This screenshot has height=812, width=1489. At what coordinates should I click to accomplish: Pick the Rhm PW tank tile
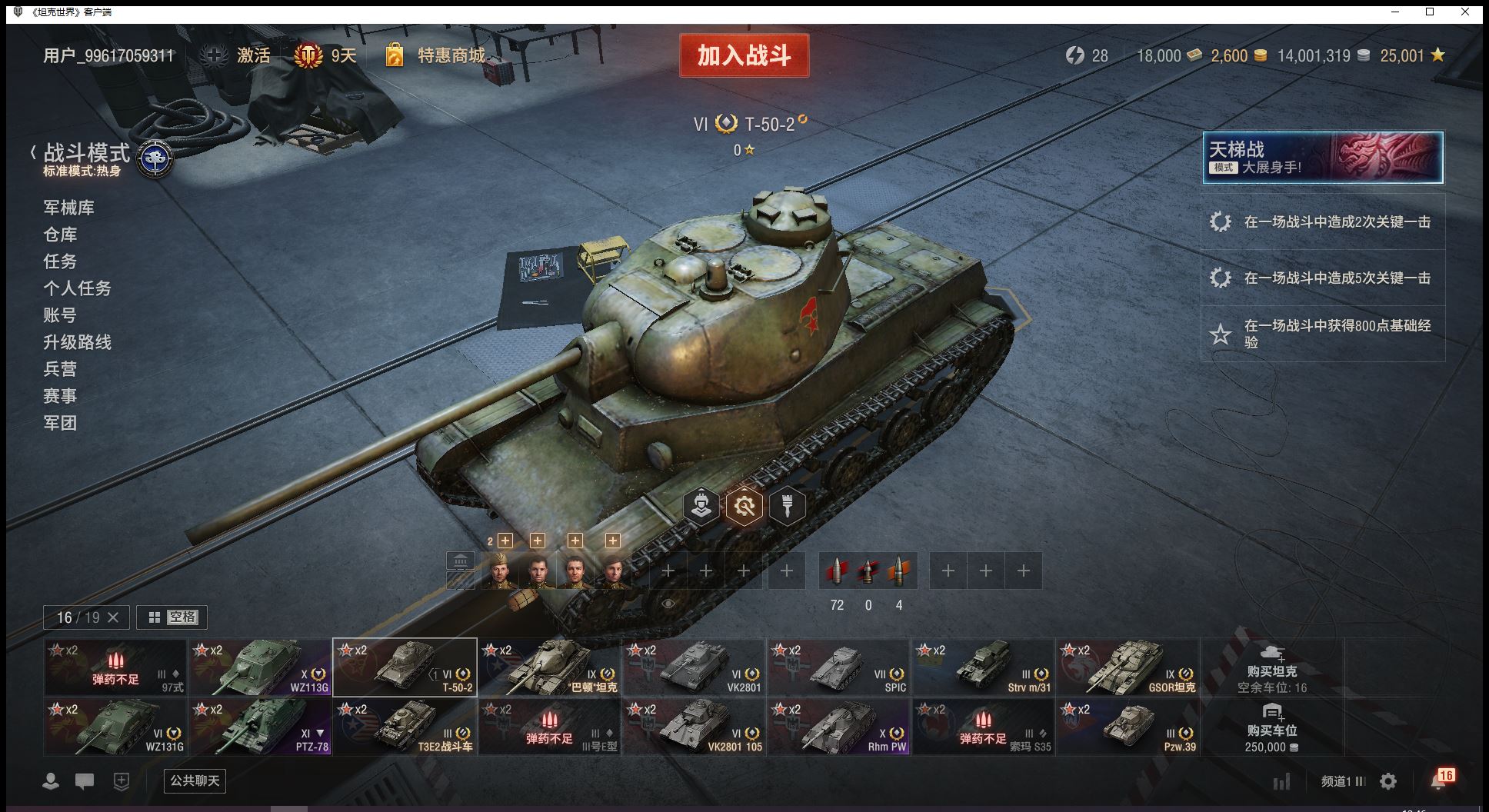click(x=838, y=727)
